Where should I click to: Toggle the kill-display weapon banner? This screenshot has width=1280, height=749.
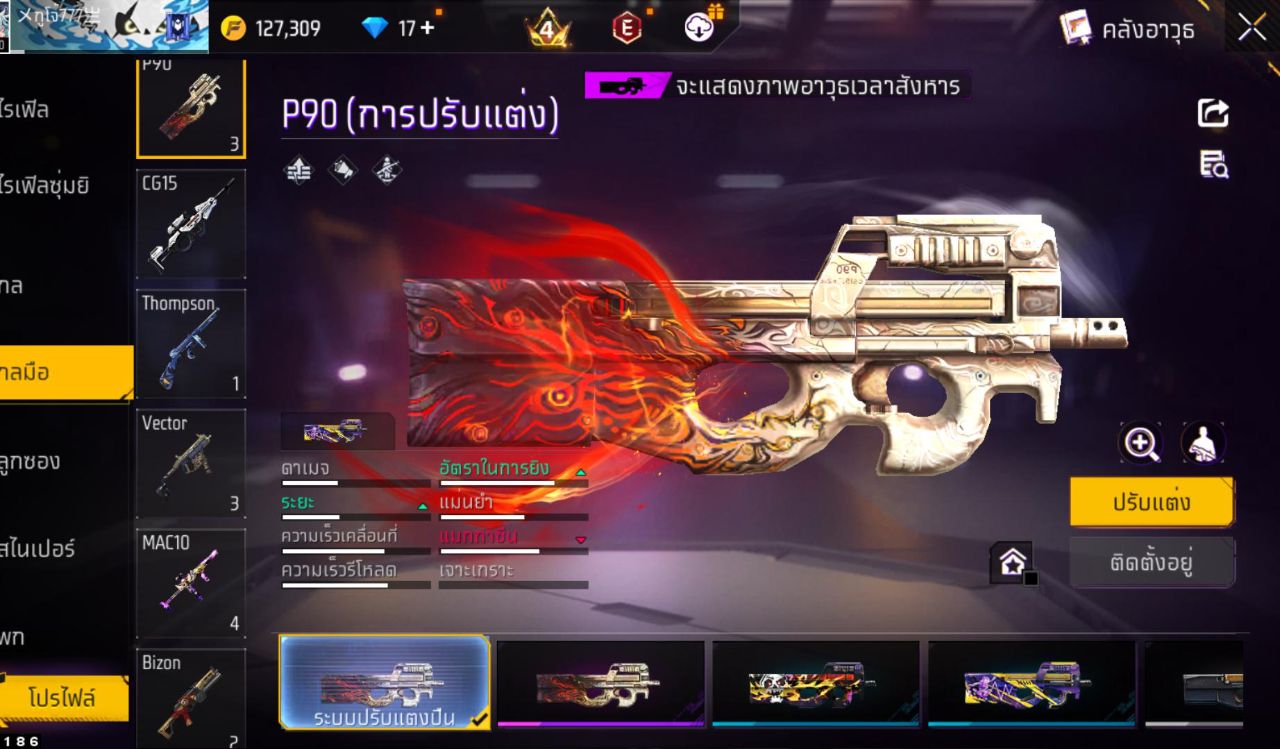point(623,85)
